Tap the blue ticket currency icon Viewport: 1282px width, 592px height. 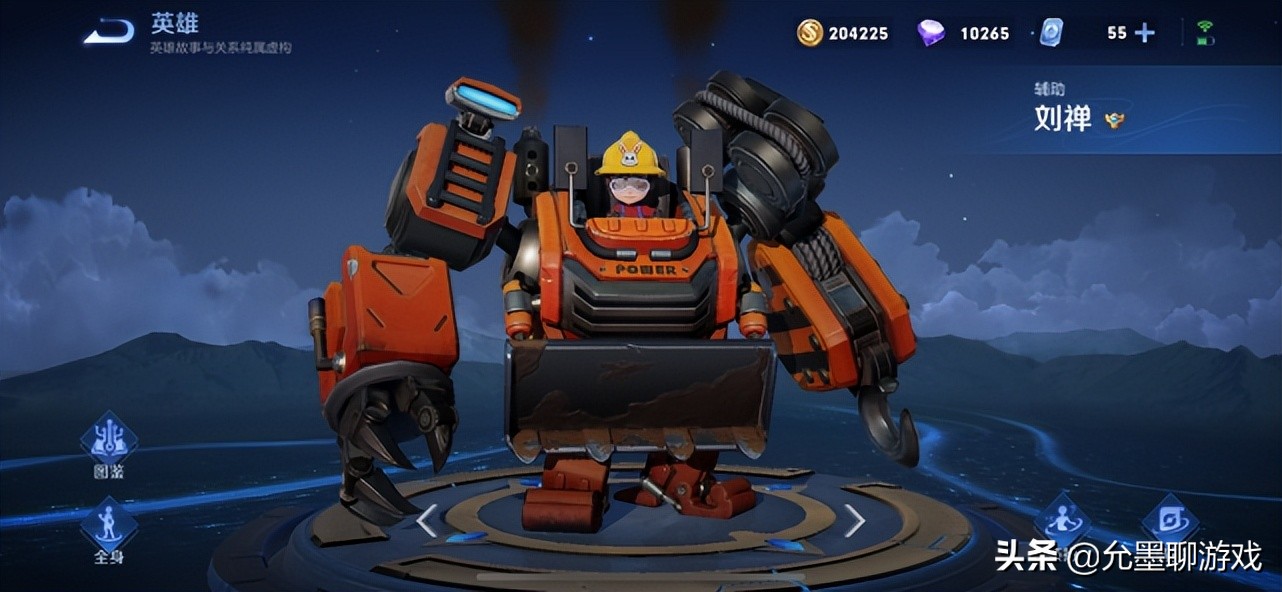pos(1051,33)
